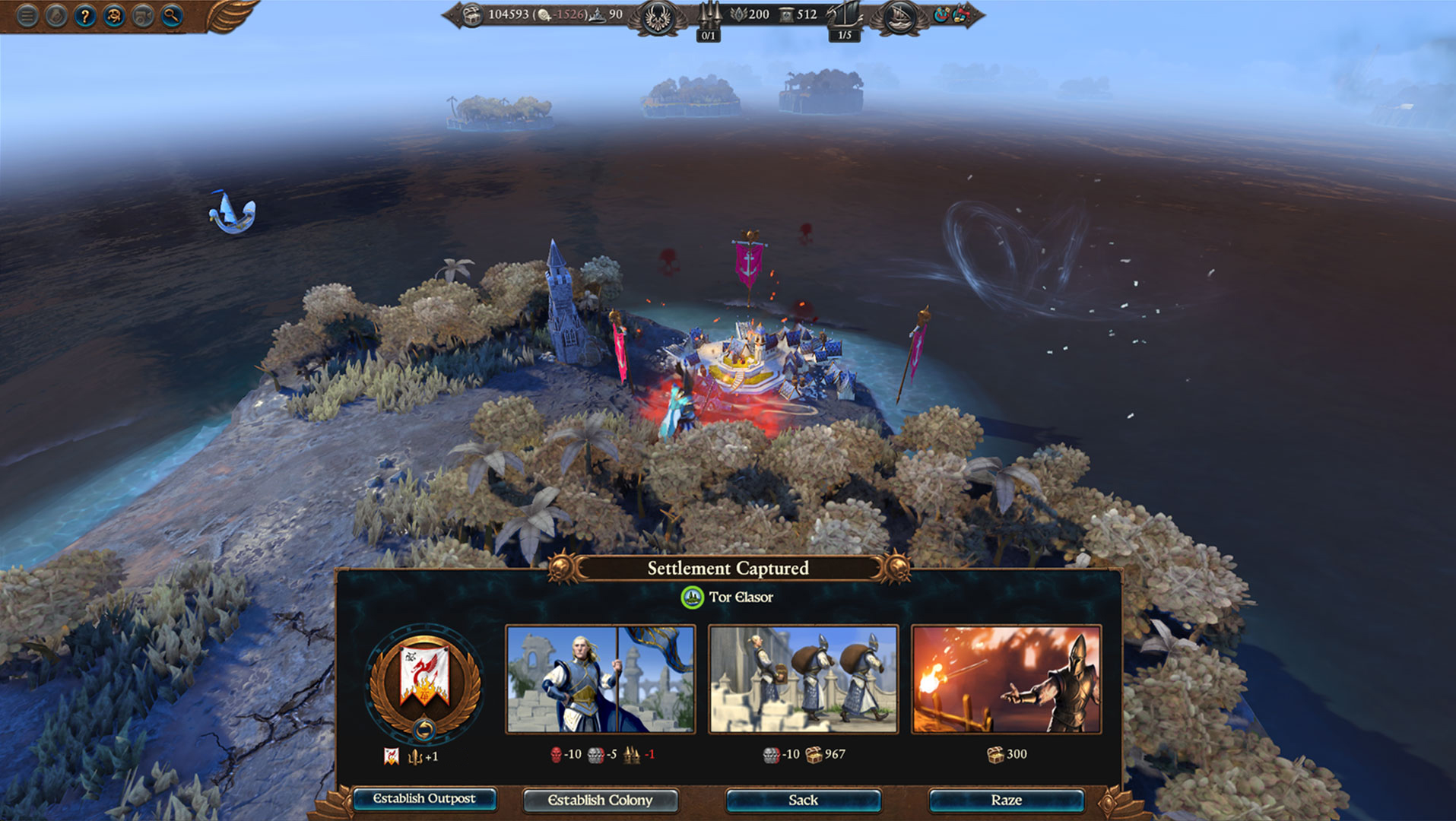The image size is (1456, 821).
Task: Select the looters carrying sacks artwork
Action: tap(803, 679)
